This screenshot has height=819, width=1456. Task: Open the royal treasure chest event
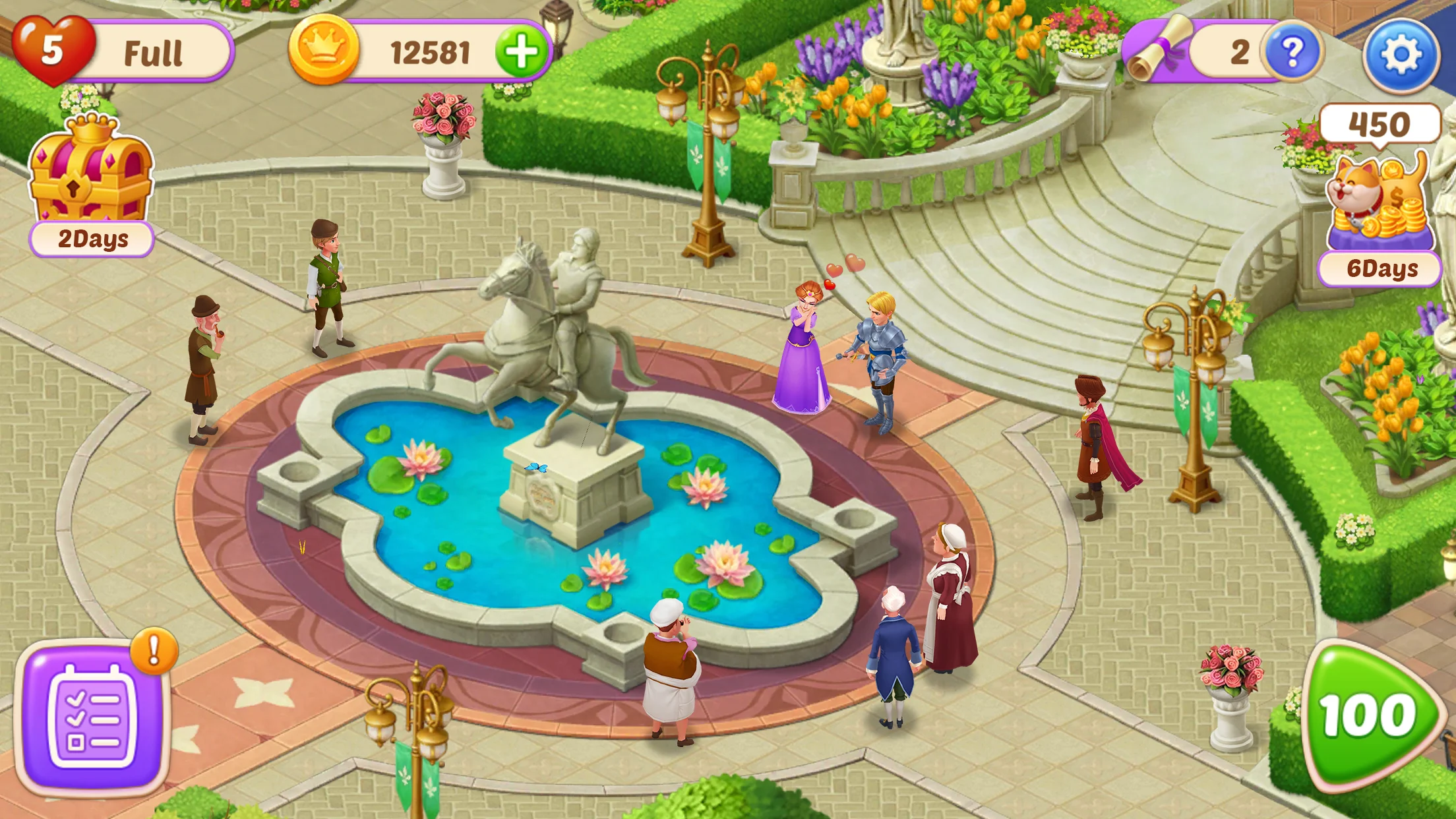(91, 170)
